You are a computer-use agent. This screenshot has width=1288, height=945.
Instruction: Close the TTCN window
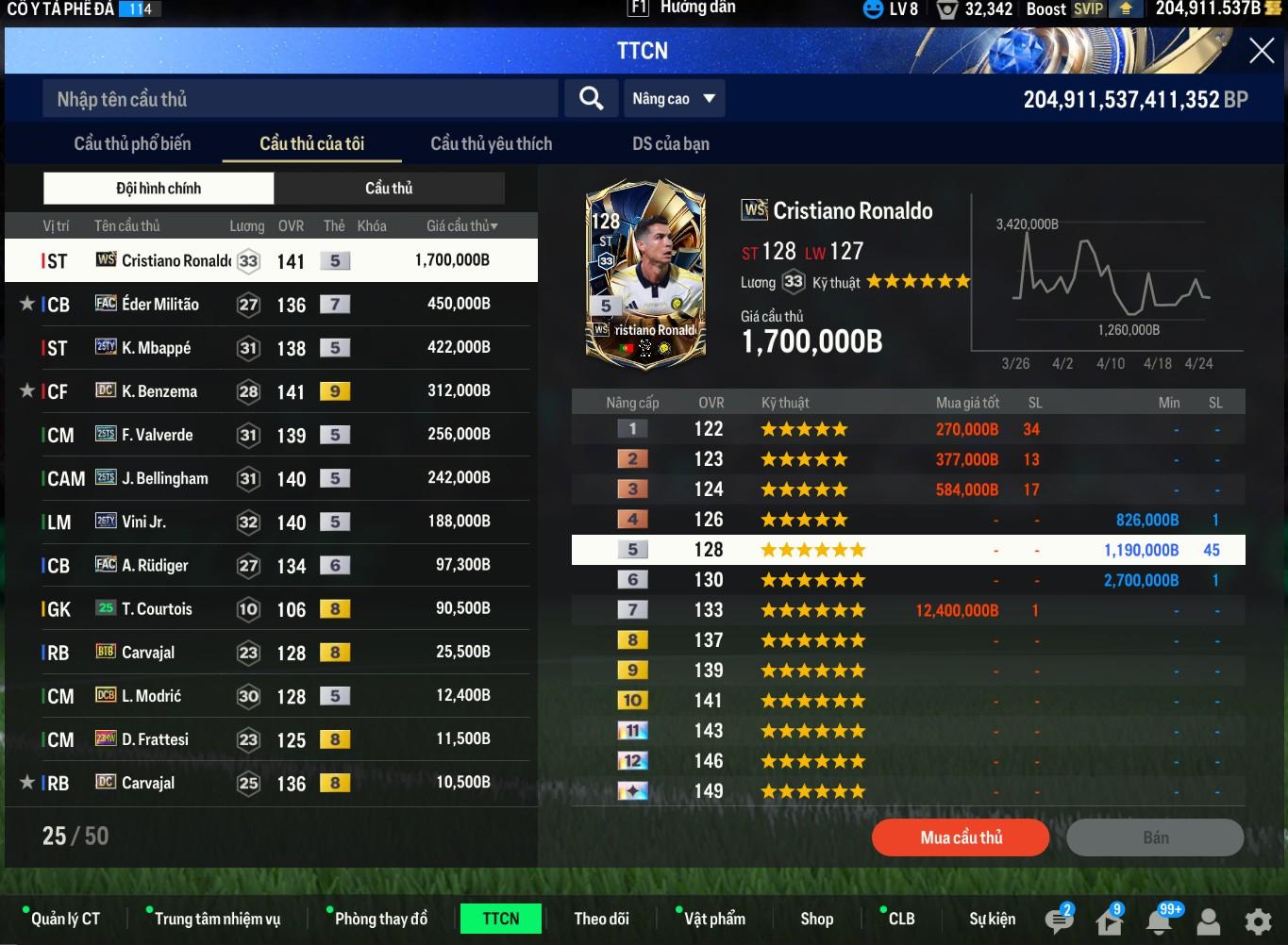click(1262, 51)
